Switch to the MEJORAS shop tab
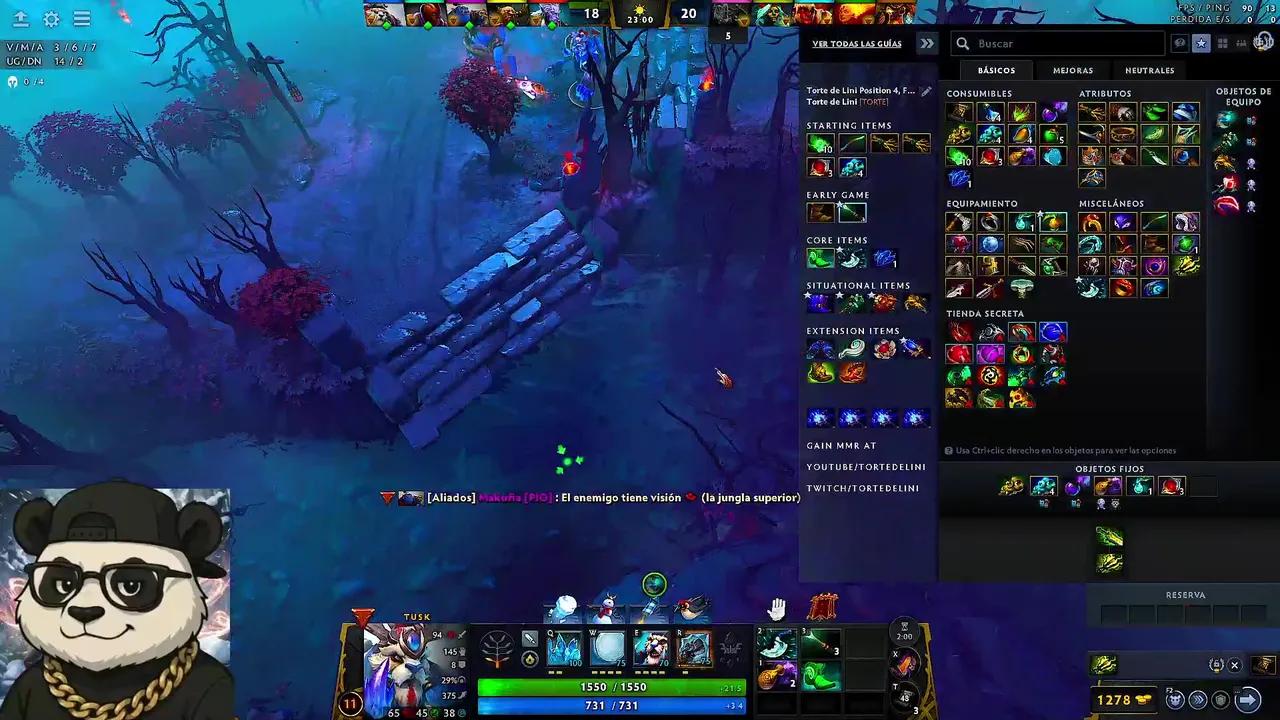The image size is (1280, 720). click(1073, 70)
